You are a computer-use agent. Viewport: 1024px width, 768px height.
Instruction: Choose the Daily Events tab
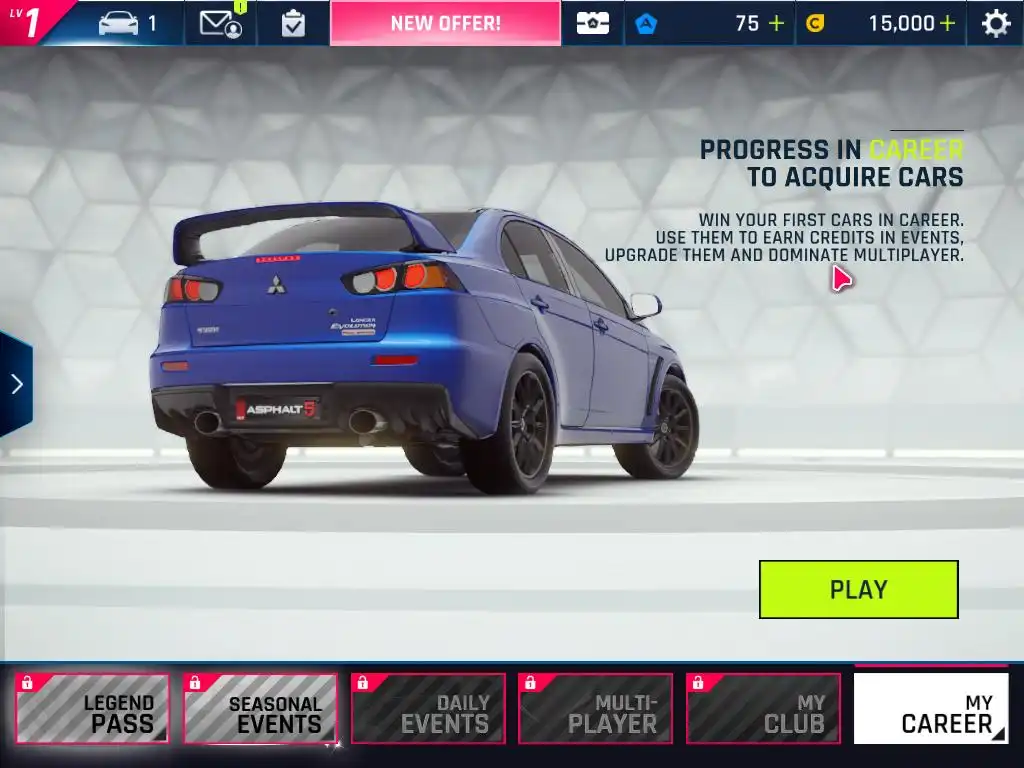click(428, 709)
